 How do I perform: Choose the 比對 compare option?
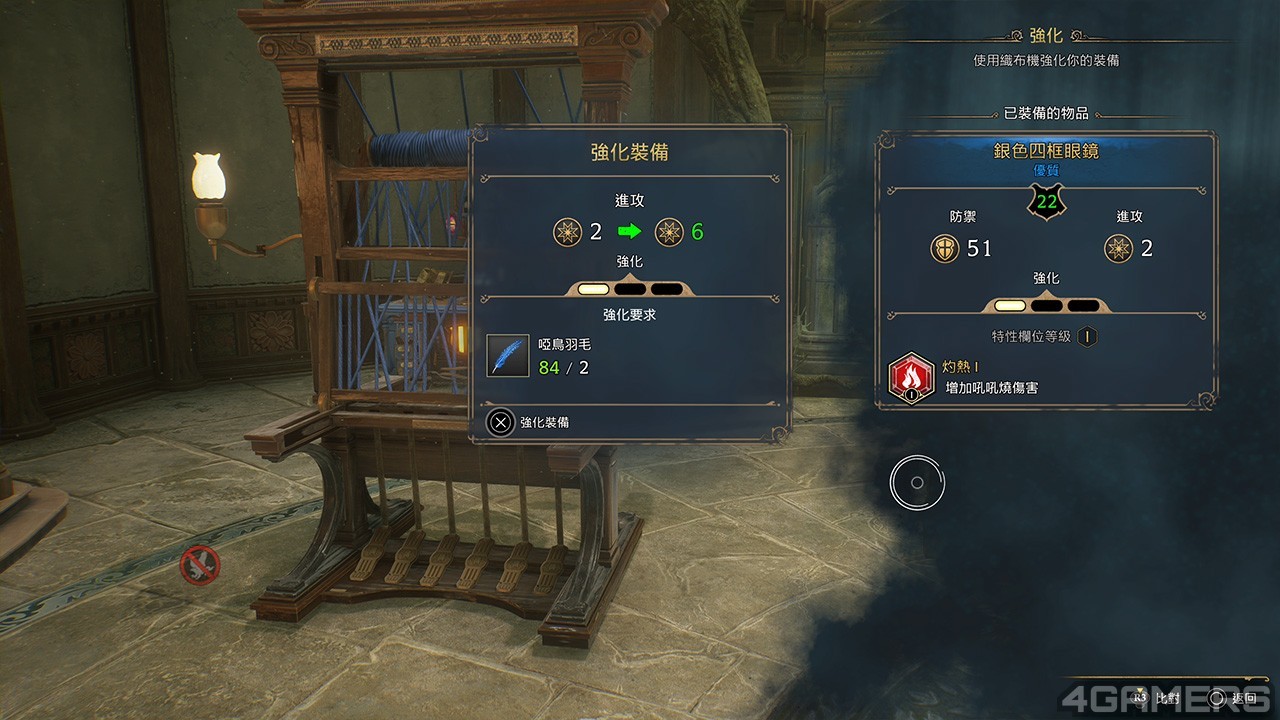(1167, 698)
